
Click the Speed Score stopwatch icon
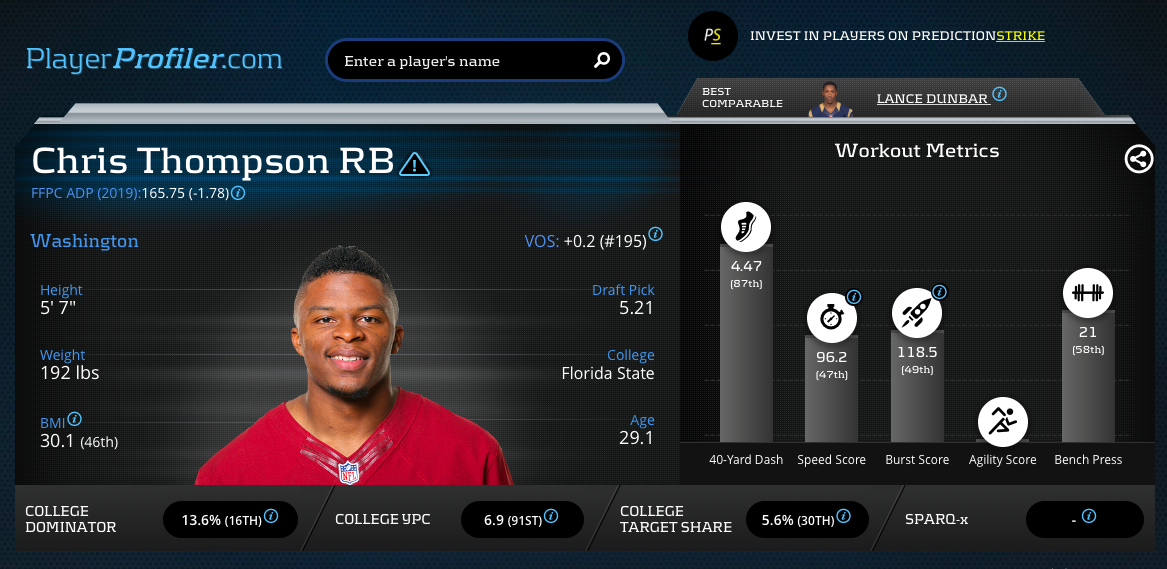click(832, 318)
